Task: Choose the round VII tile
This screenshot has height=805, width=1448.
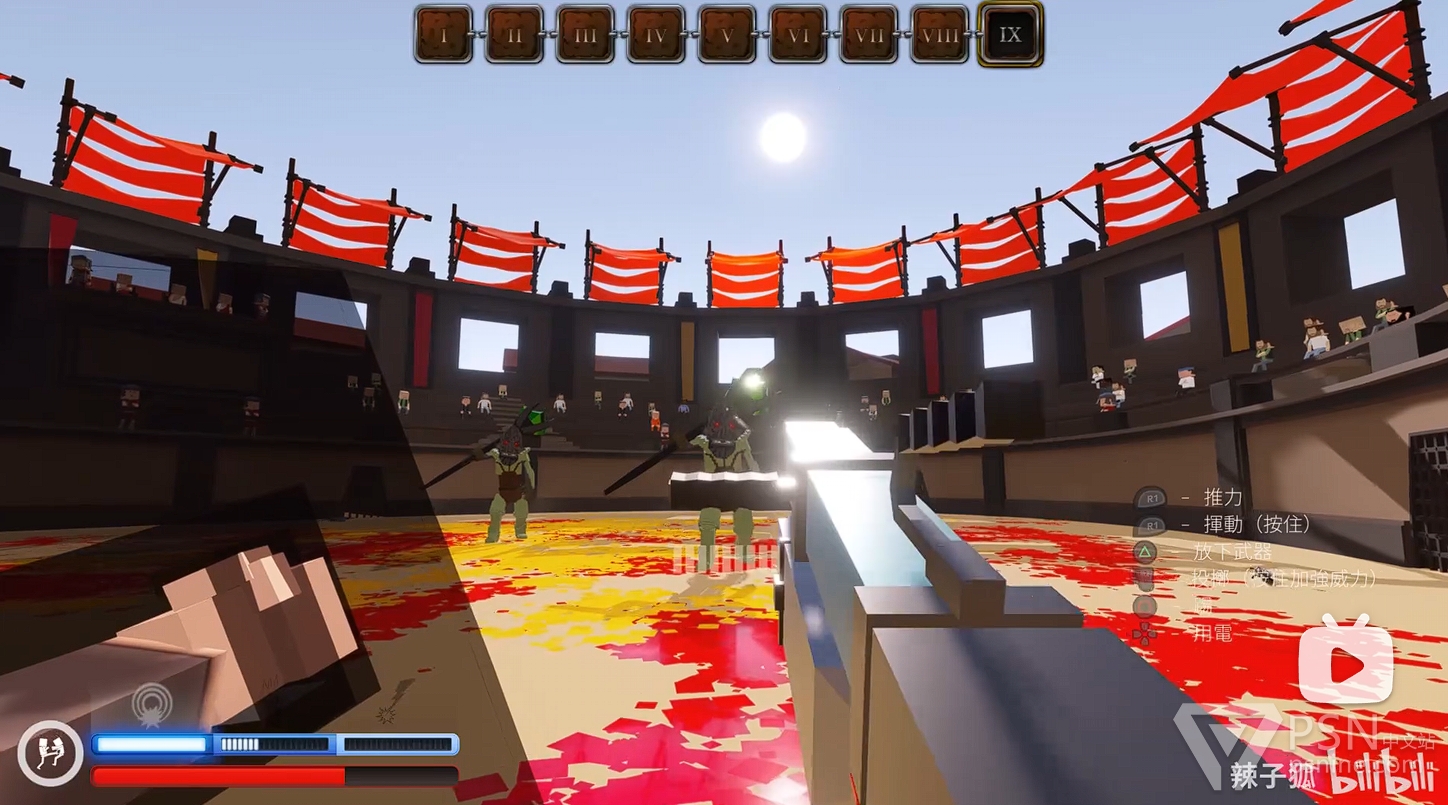Action: point(869,35)
